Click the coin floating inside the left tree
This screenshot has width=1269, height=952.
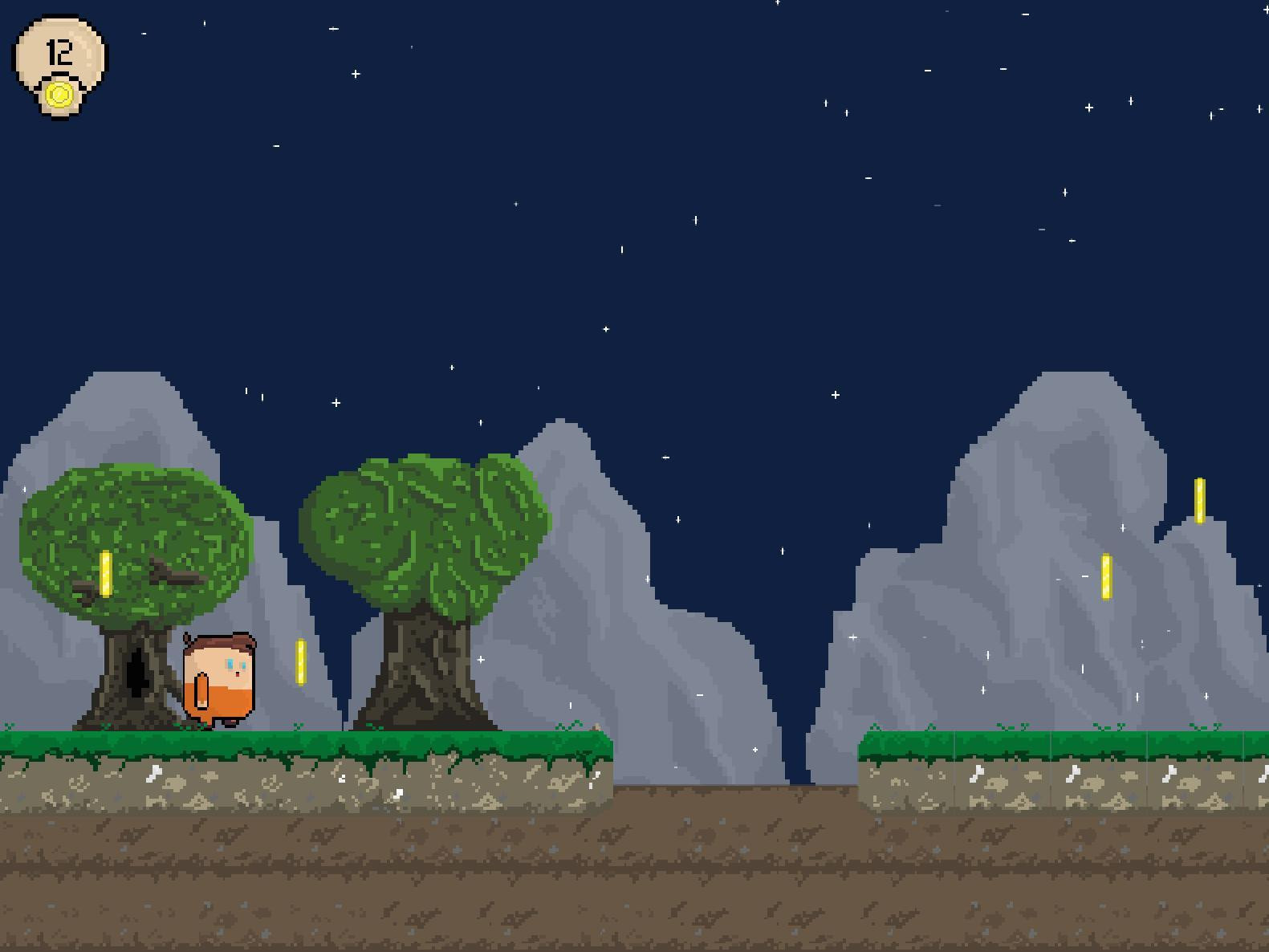click(x=104, y=574)
